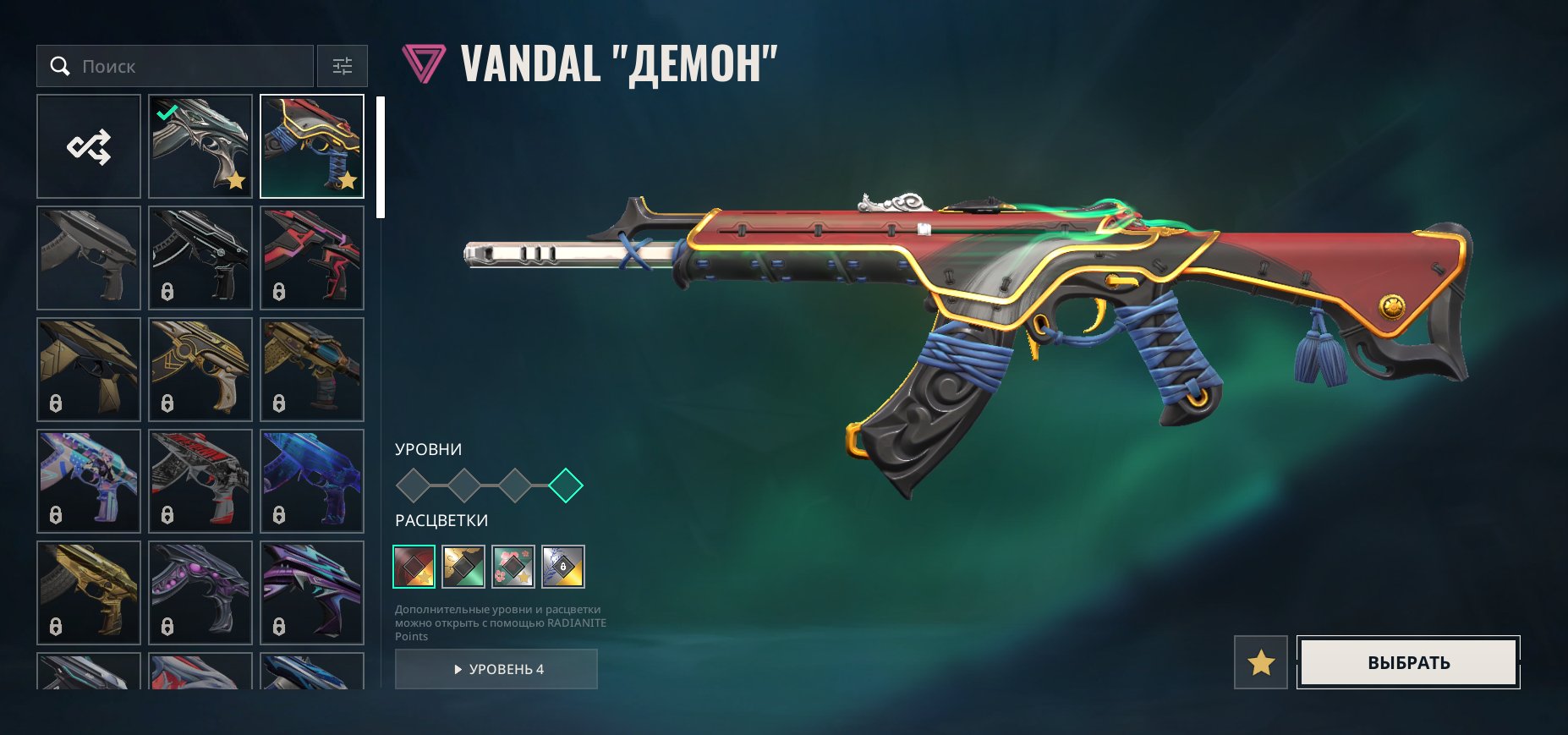Choose the equipped silver Vandal skin with checkmark
1568x735 pixels.
[200, 146]
